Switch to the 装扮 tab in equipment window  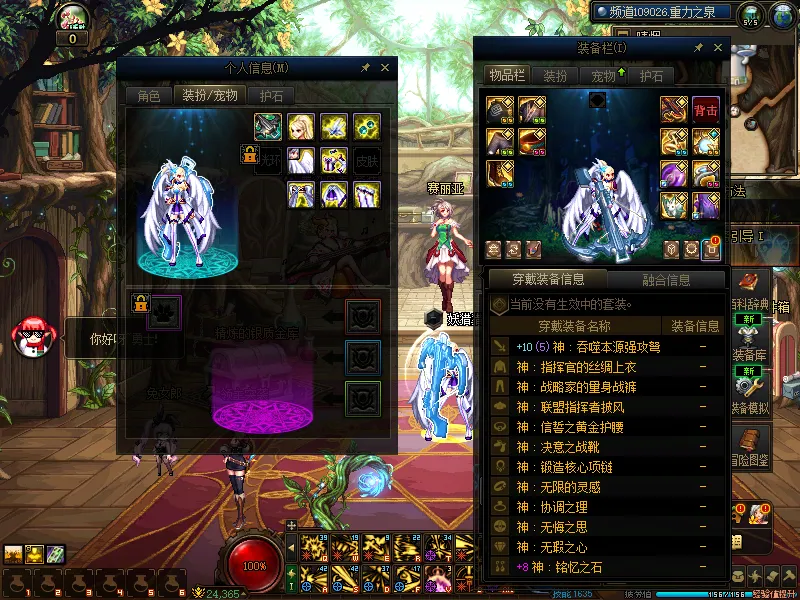(x=555, y=76)
